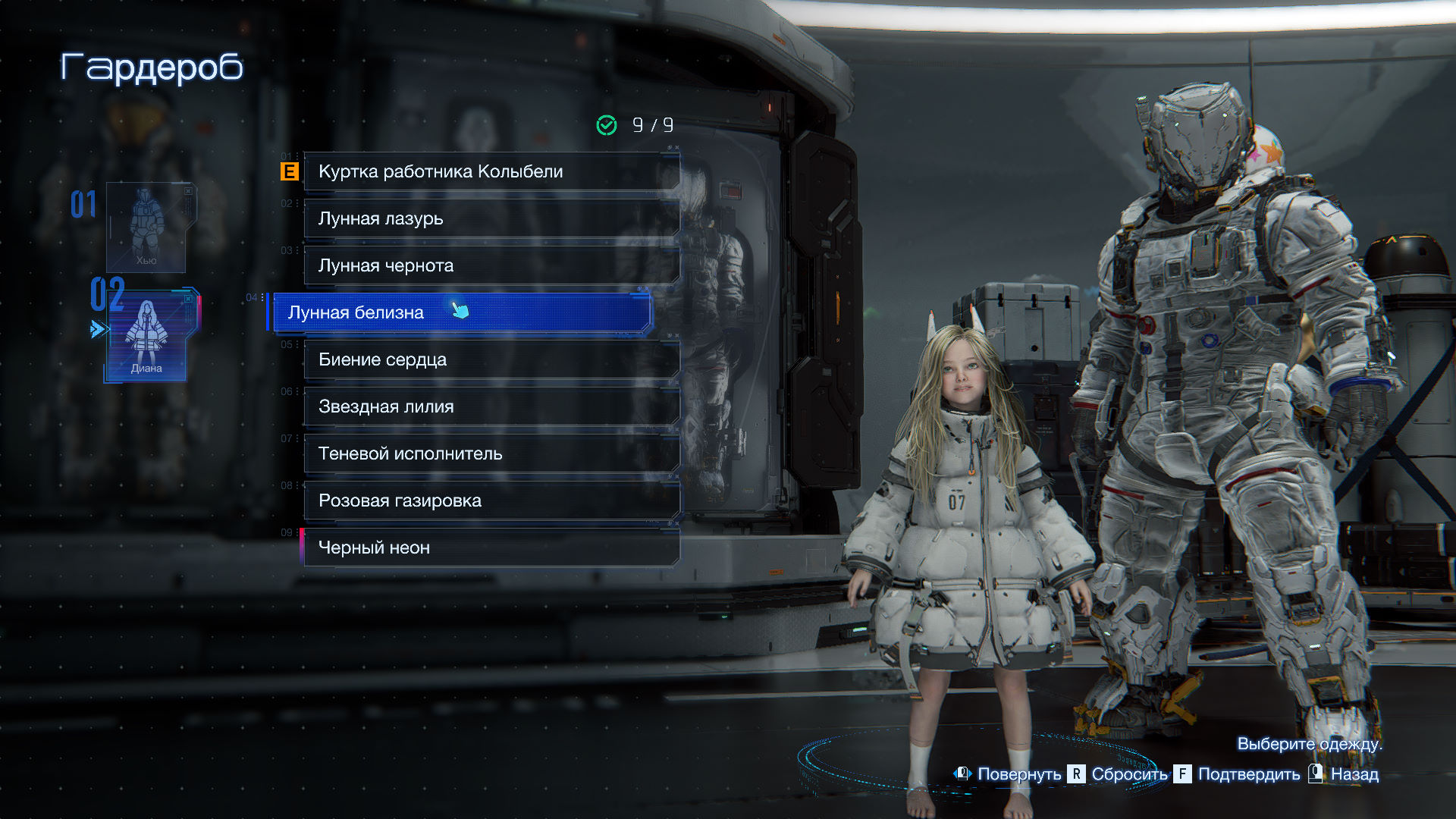Select the Куртка работника Колыбели outfit

tap(491, 172)
